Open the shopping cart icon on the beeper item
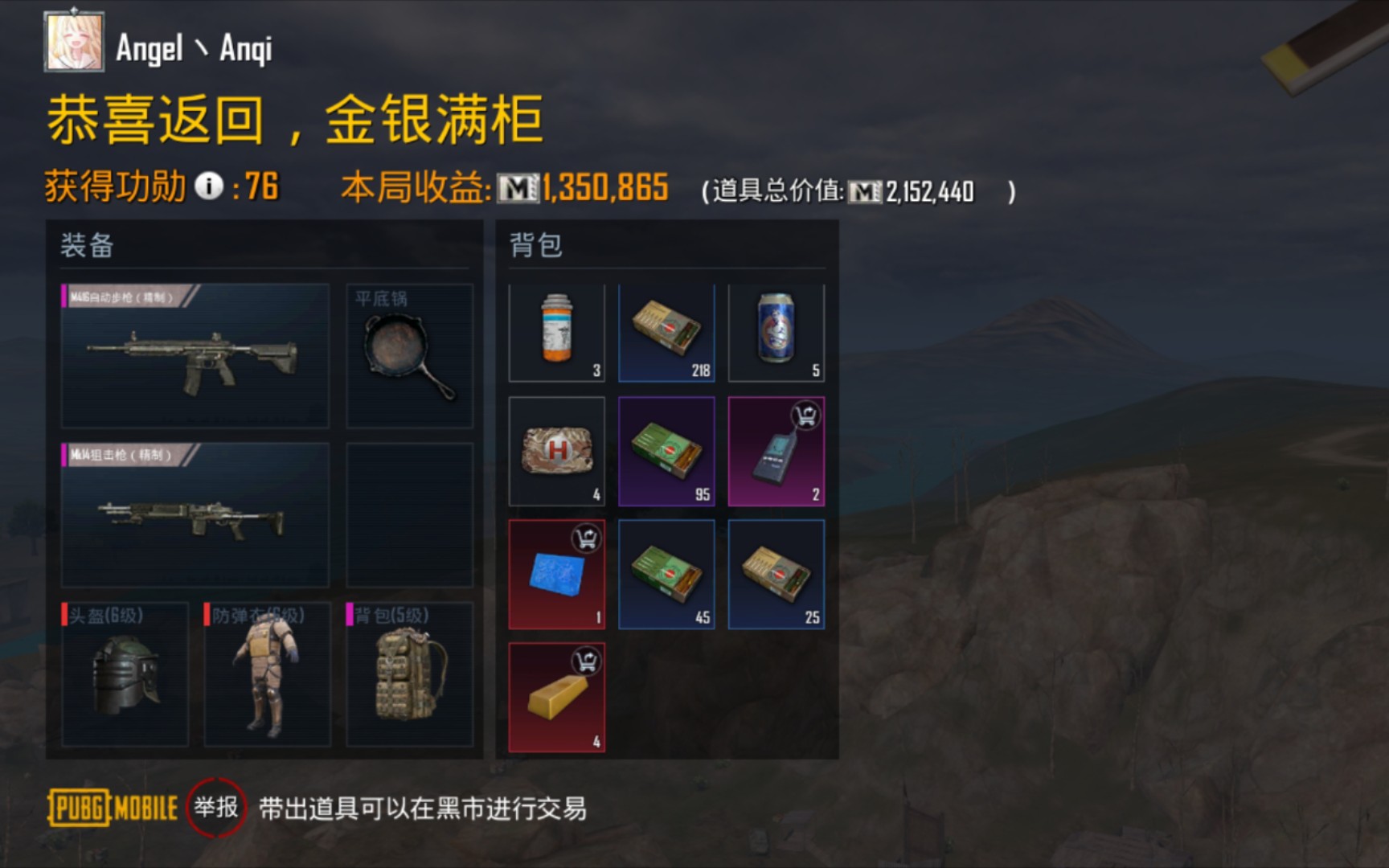1389x868 pixels. (x=805, y=411)
